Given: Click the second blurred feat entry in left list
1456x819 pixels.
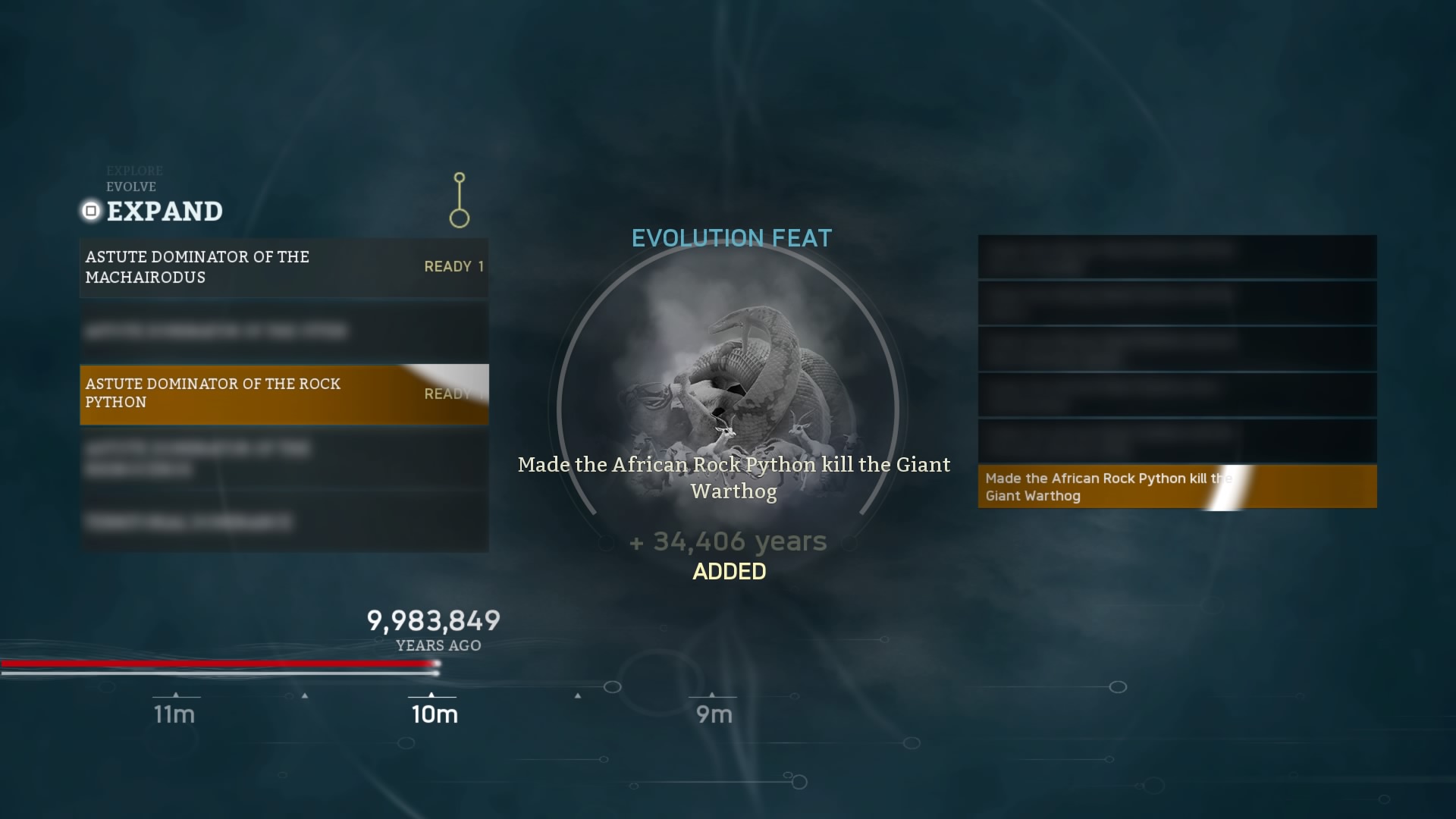Looking at the screenshot, I should coord(284,331).
